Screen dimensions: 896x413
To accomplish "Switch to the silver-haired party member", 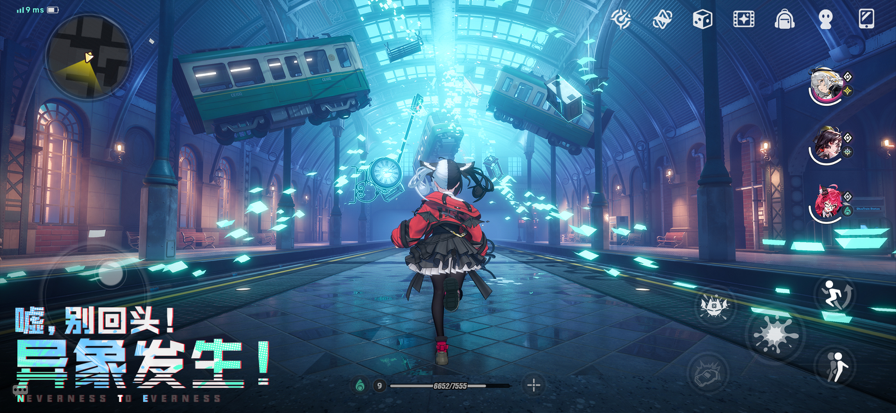I will (x=827, y=86).
